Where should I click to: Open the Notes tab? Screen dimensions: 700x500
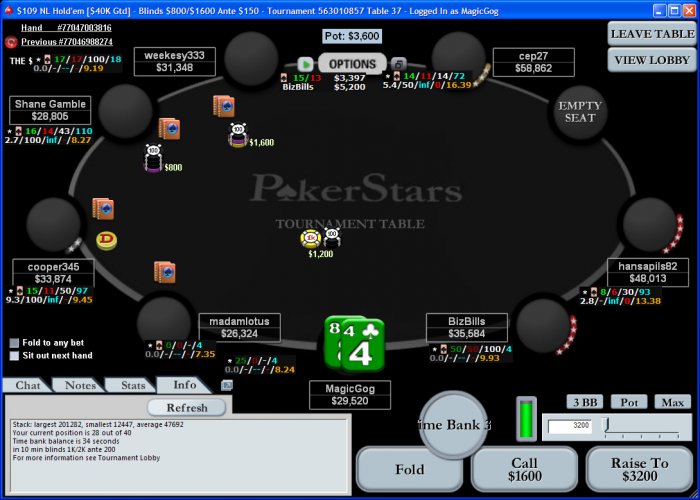point(79,385)
